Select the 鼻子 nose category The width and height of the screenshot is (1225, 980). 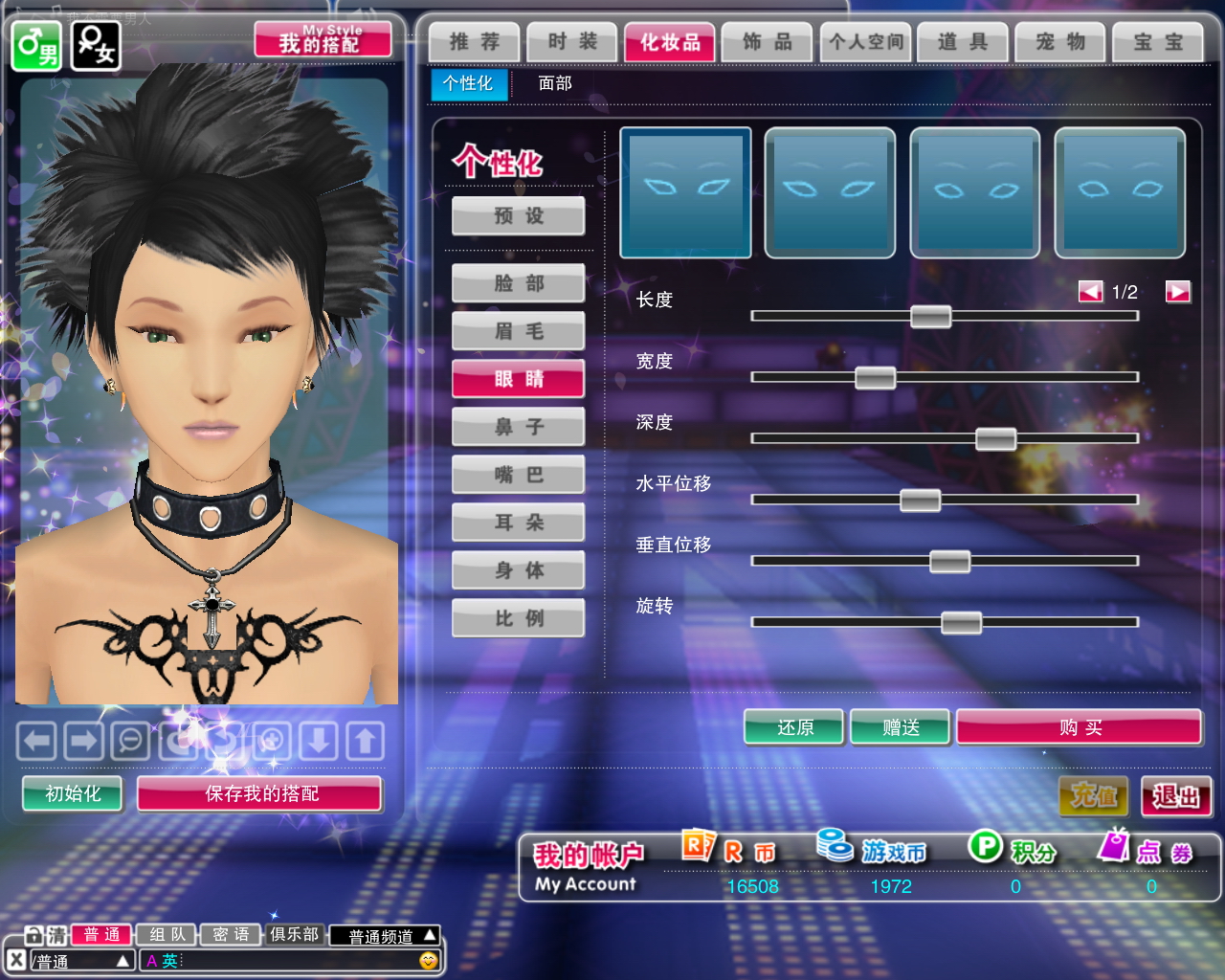[519, 427]
